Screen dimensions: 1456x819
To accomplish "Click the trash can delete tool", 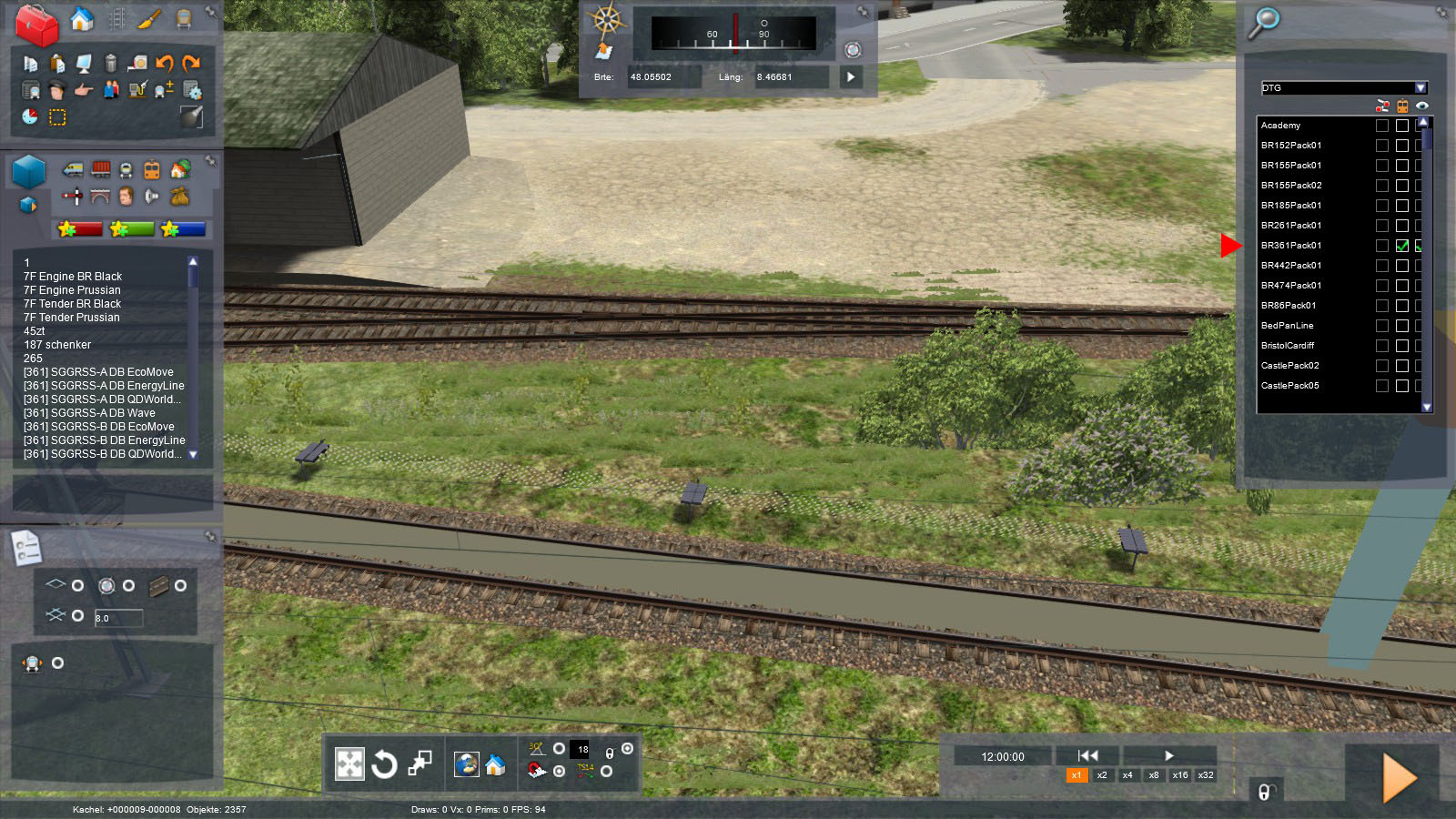I will [110, 63].
